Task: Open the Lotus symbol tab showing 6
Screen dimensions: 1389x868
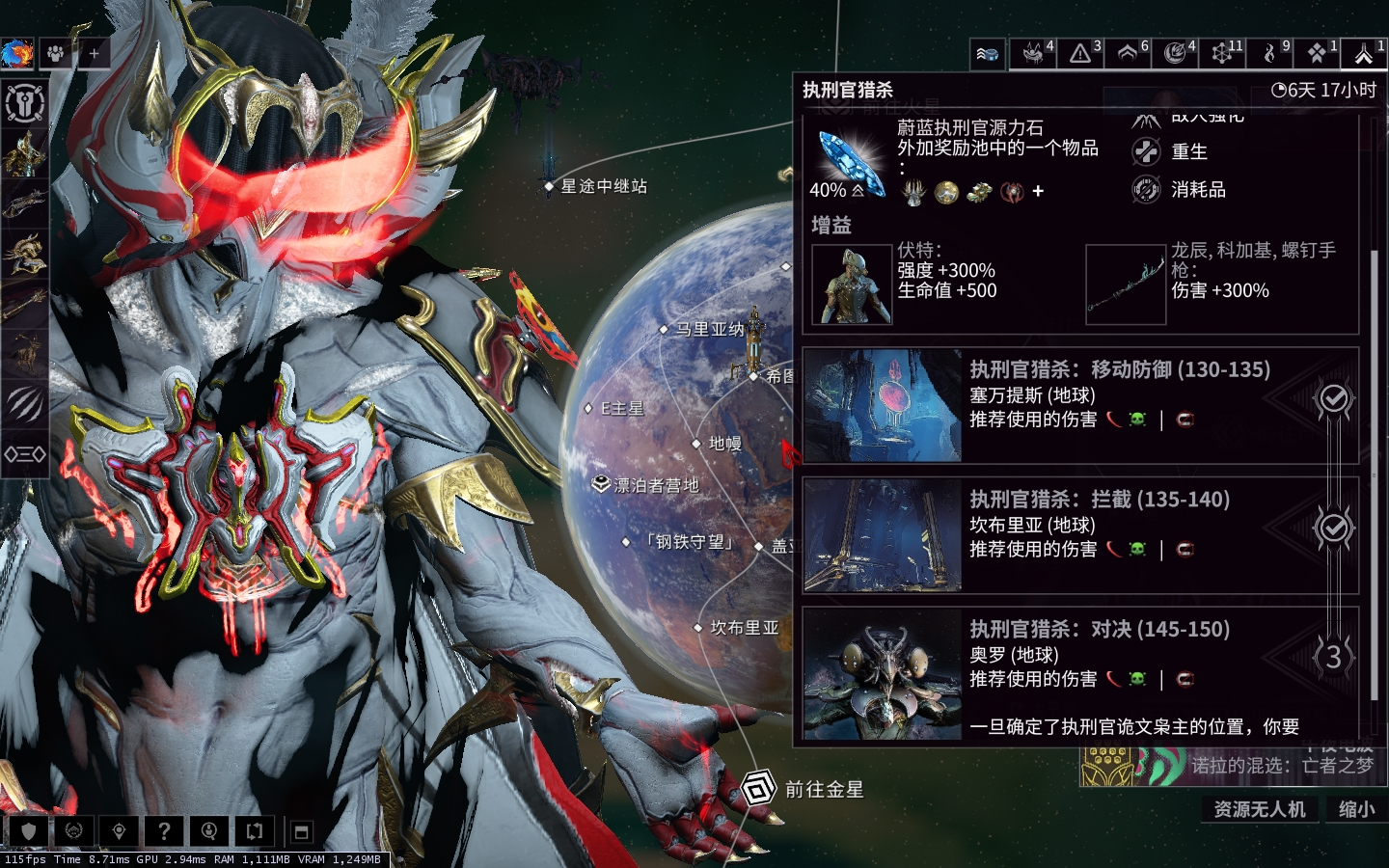Action: point(1128,53)
